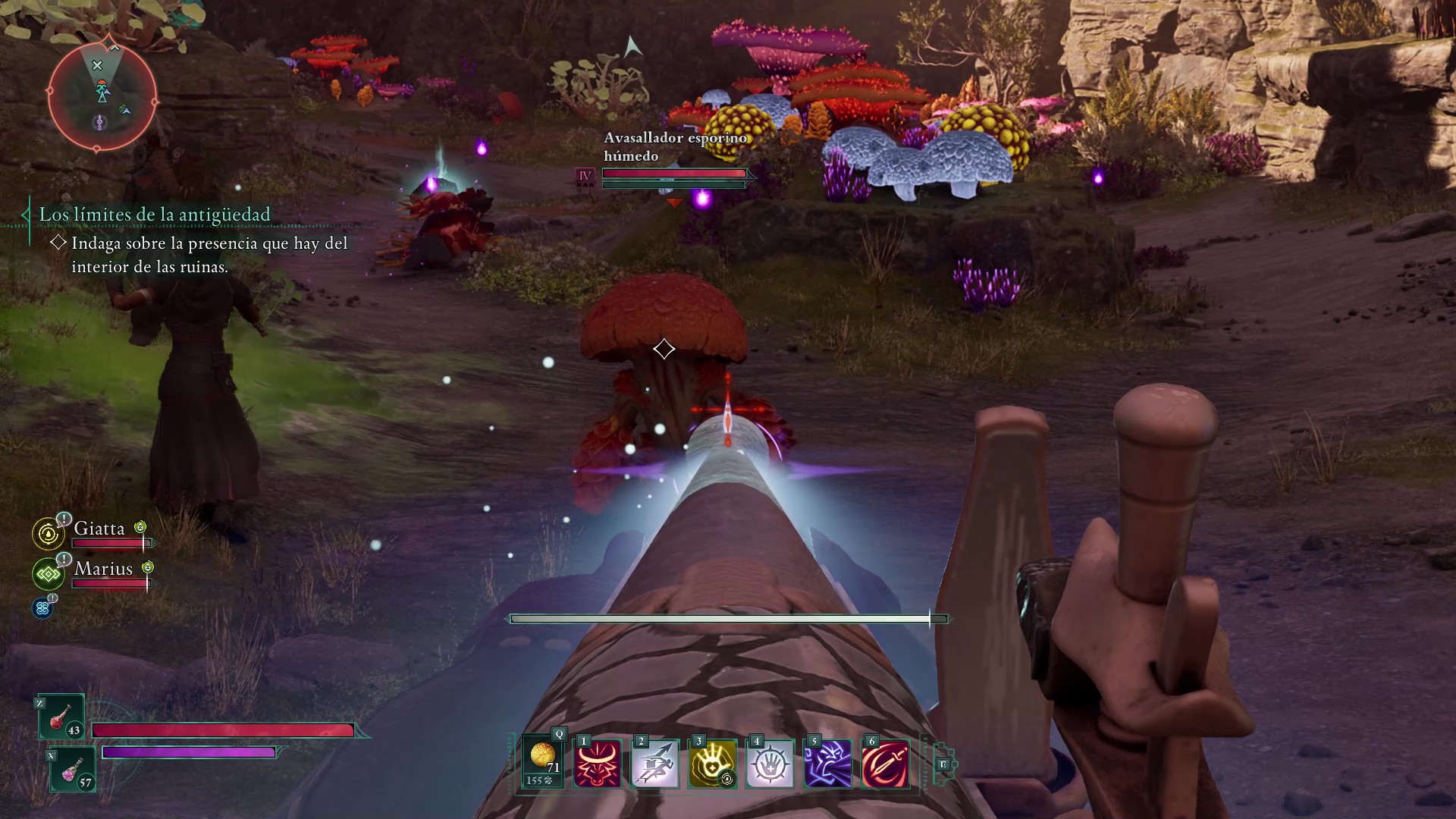Use the pink essence potion slot

[73, 769]
